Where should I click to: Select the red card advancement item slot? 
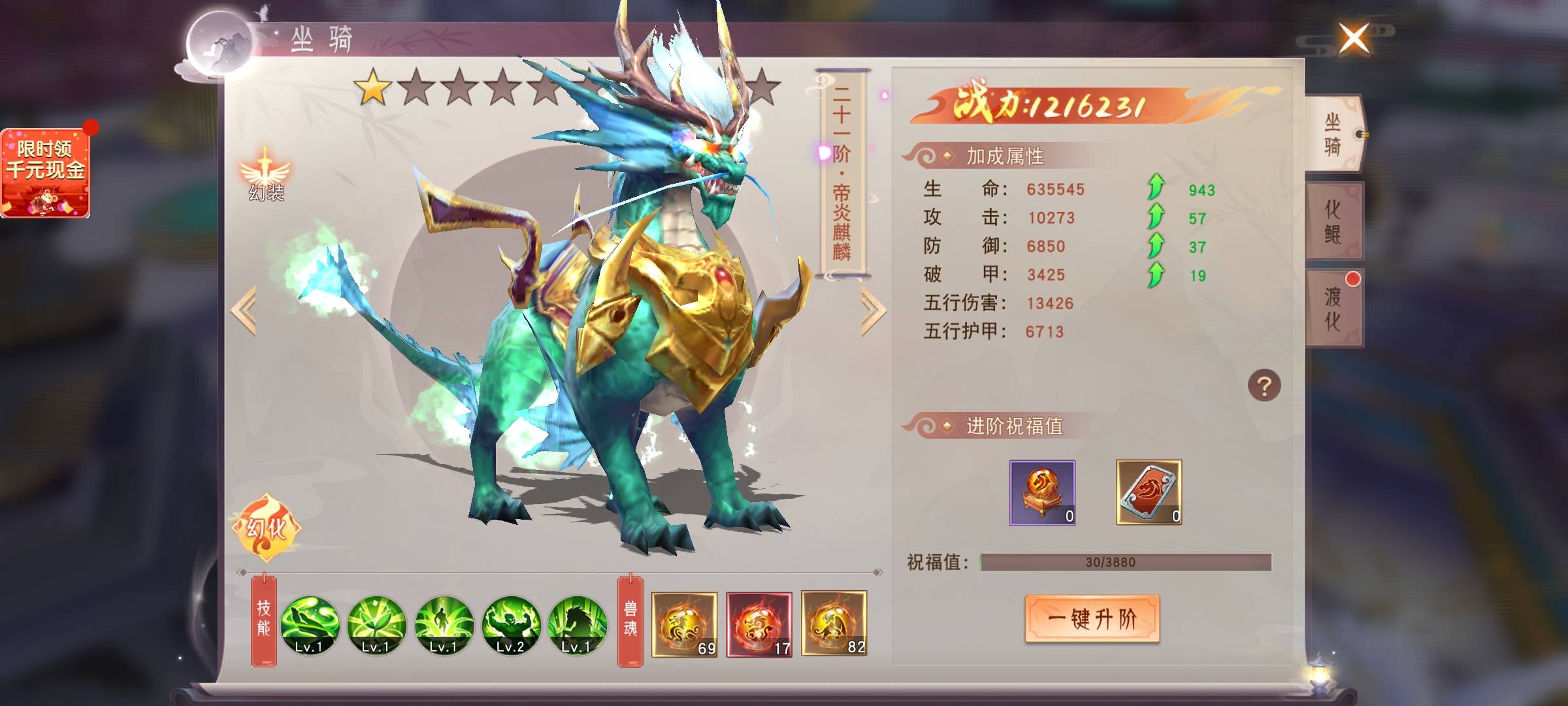[1149, 492]
